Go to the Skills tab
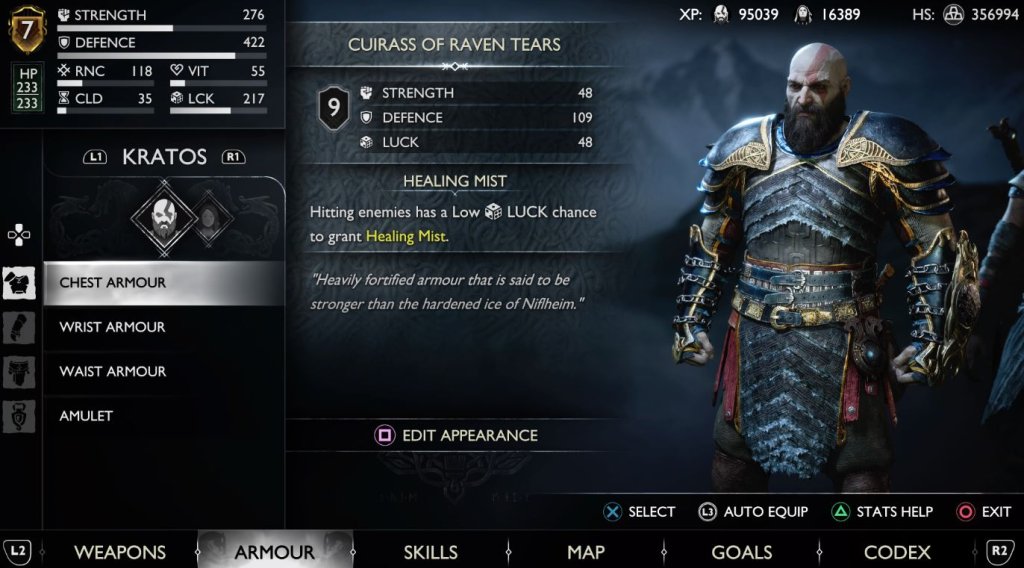Screen dimensions: 1024x568 pyautogui.click(x=430, y=551)
